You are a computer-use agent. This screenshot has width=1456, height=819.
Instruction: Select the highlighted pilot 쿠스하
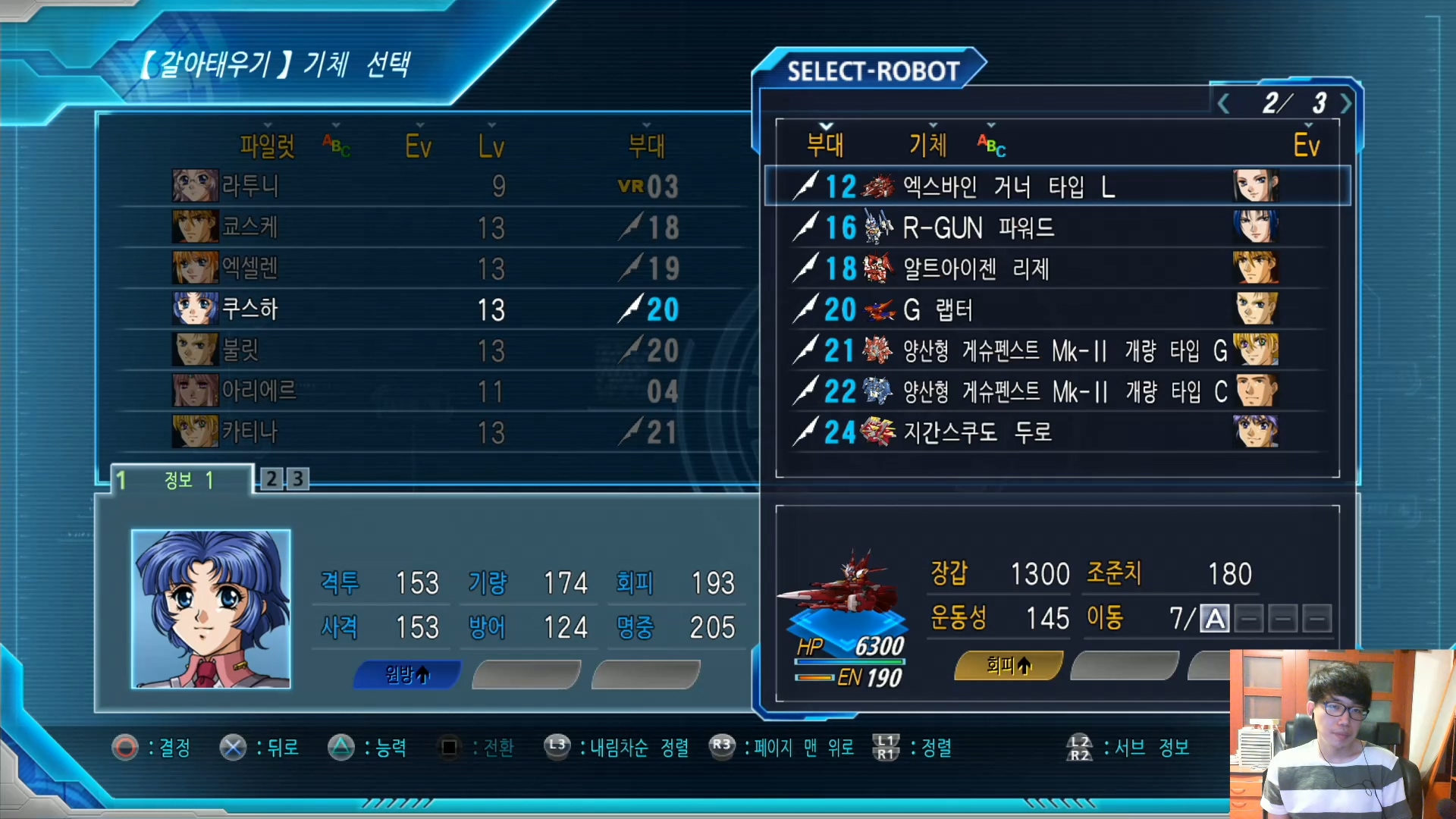click(x=425, y=309)
